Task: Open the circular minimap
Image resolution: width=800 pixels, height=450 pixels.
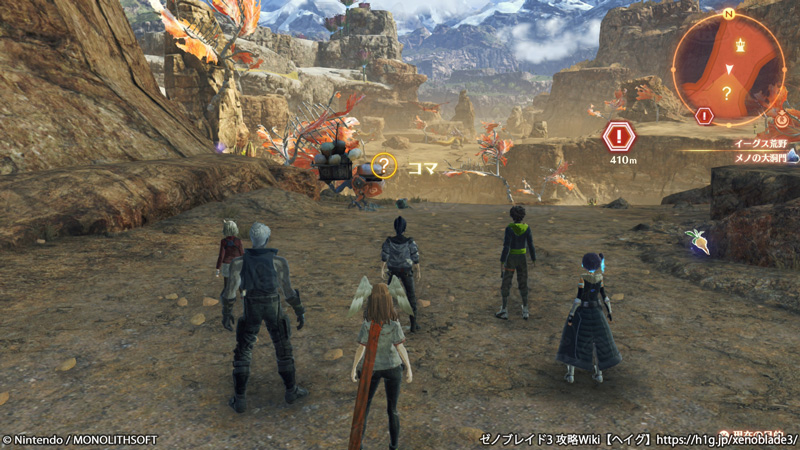Action: [729, 68]
